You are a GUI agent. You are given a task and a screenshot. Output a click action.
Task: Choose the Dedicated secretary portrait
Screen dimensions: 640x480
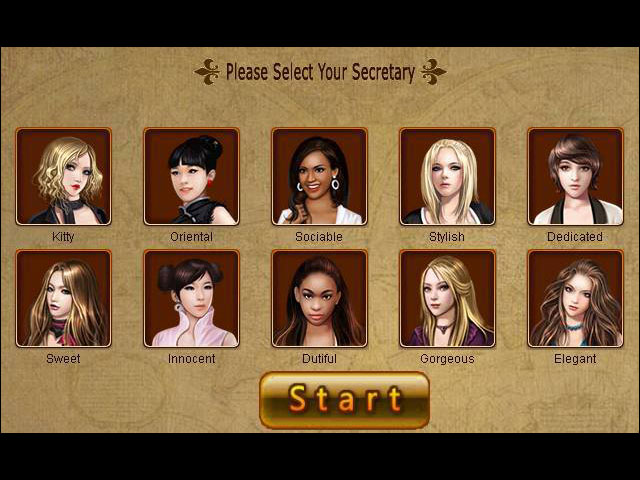point(575,177)
